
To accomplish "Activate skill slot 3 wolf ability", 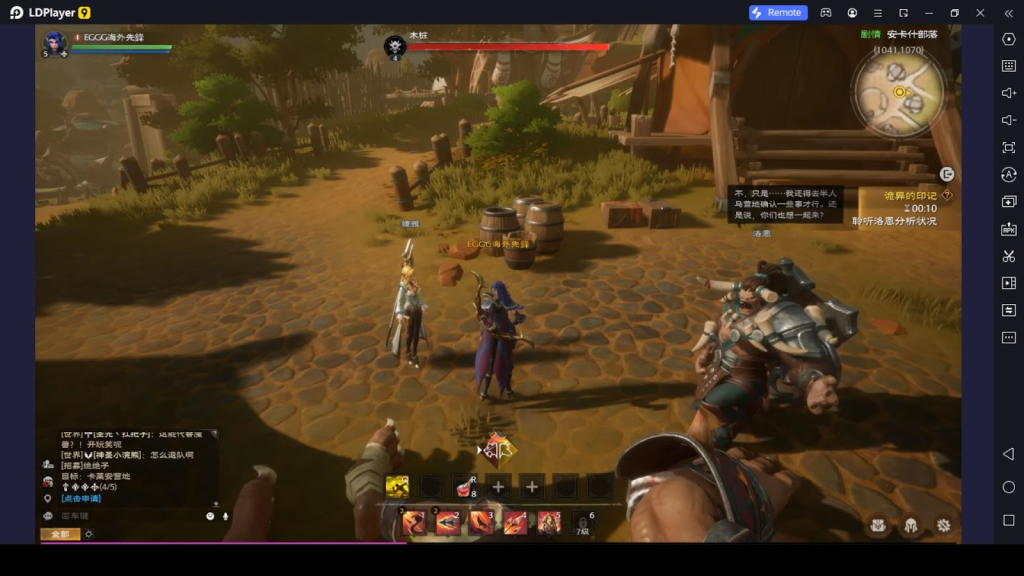I will (482, 522).
